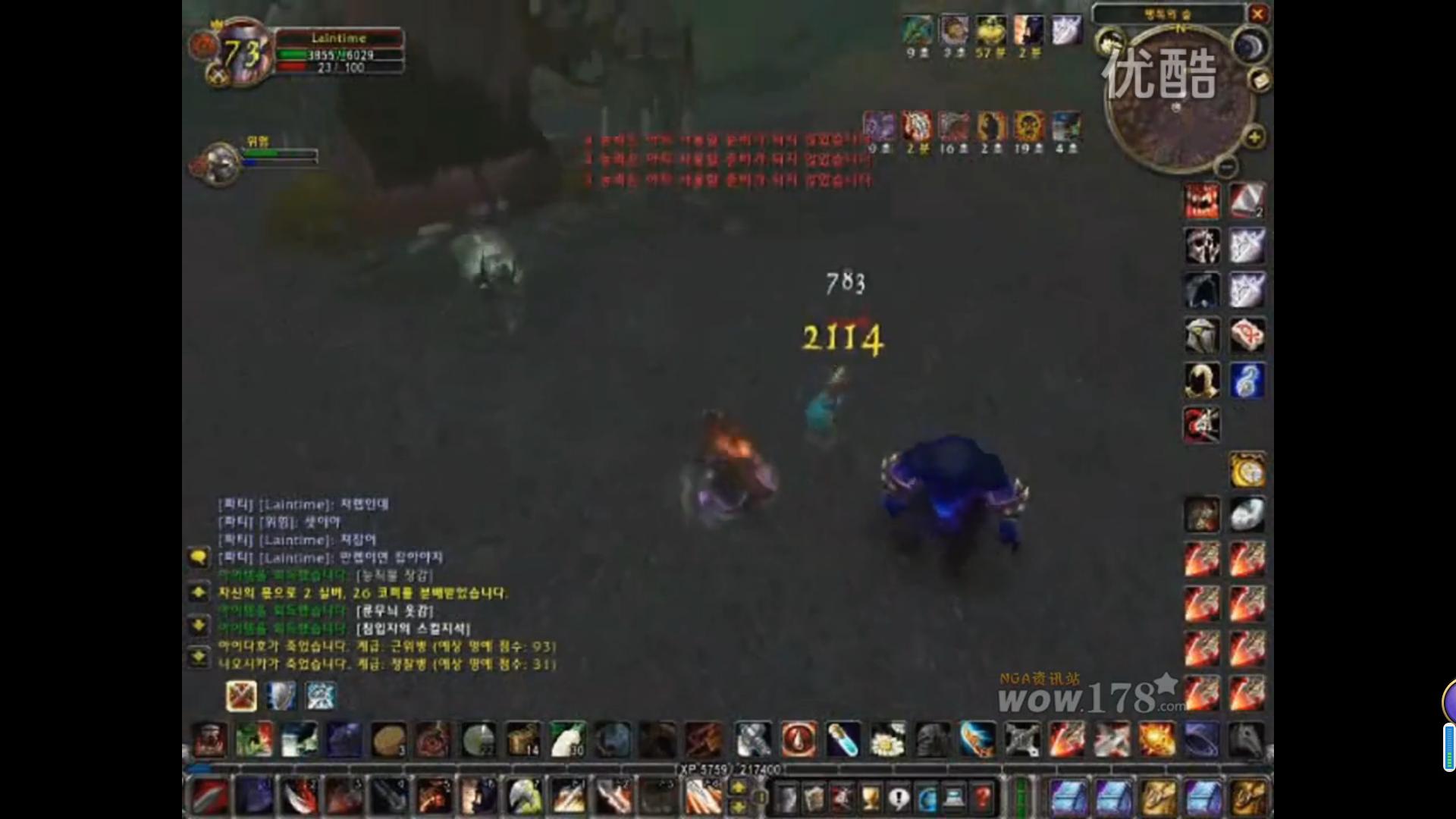Open the main menu computer micro button
The image size is (1456, 819).
954,798
